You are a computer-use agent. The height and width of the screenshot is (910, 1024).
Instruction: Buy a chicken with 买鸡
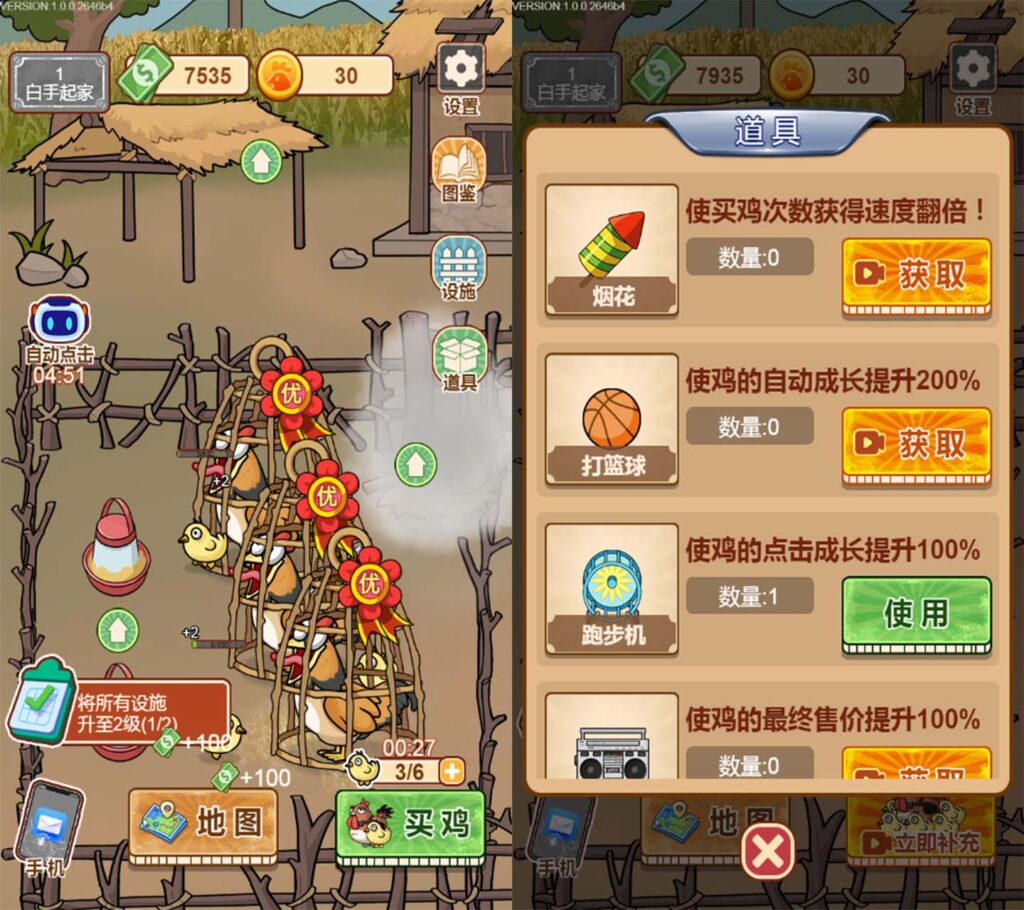(410, 824)
